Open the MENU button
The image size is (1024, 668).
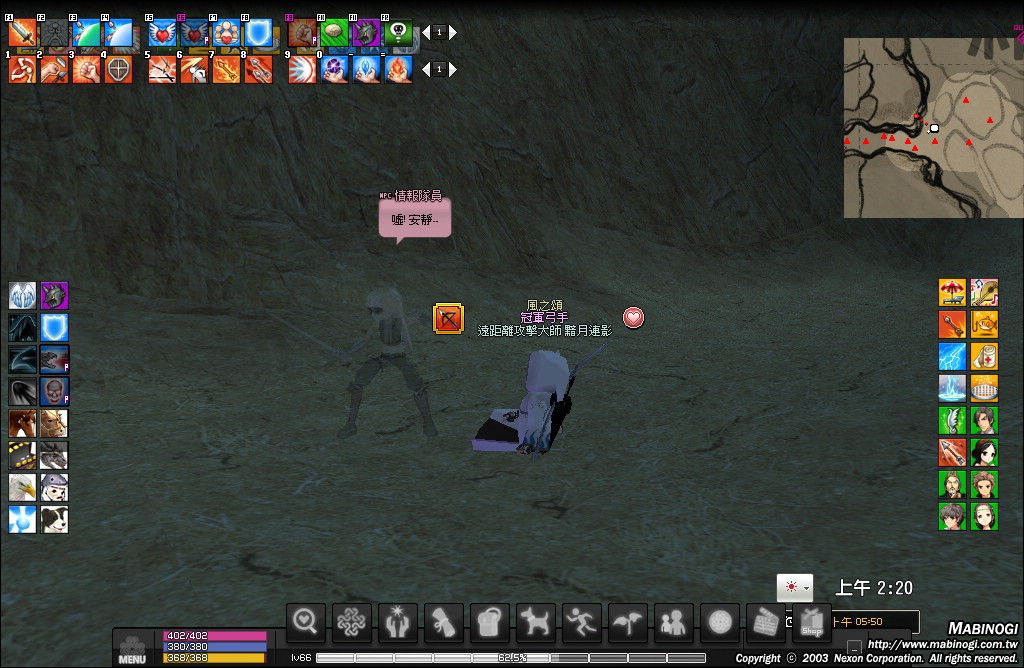coord(133,649)
